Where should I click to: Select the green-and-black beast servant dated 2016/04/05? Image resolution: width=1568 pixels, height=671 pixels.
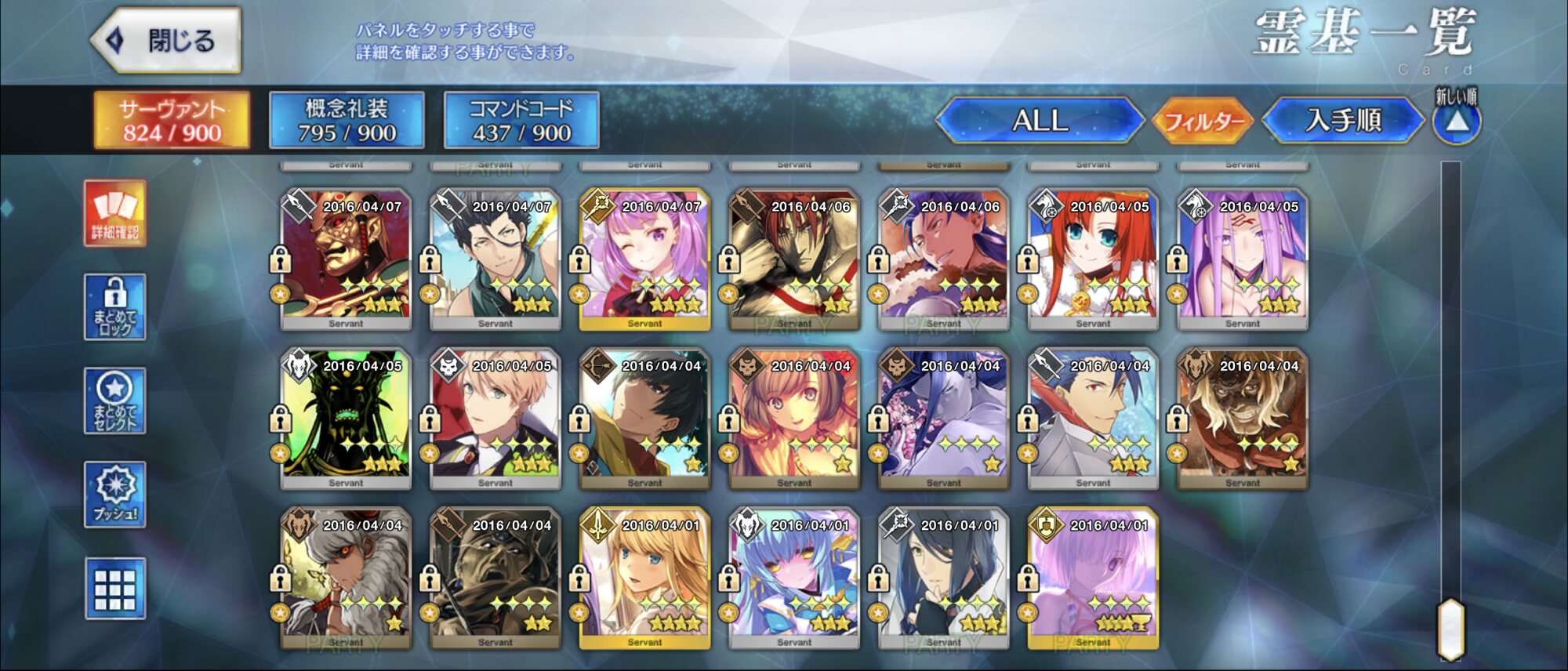346,418
